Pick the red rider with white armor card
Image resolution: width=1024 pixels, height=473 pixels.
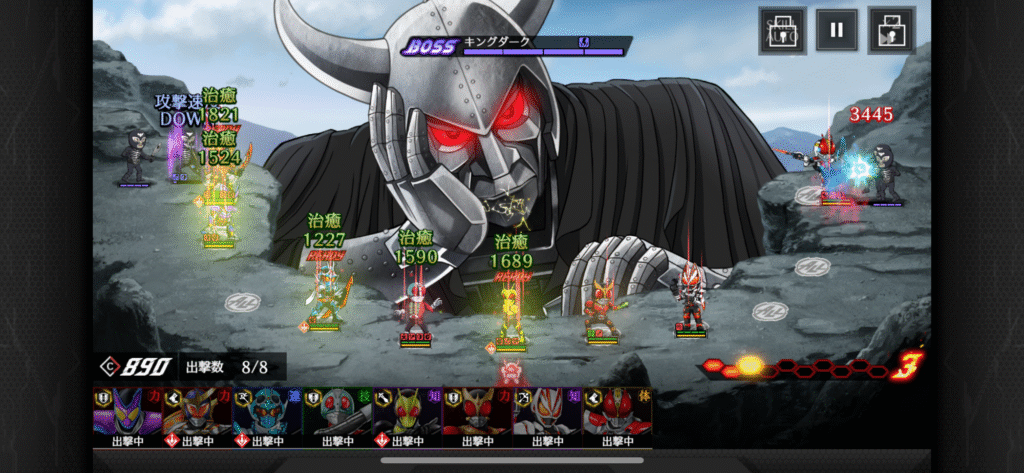pyautogui.click(x=617, y=416)
